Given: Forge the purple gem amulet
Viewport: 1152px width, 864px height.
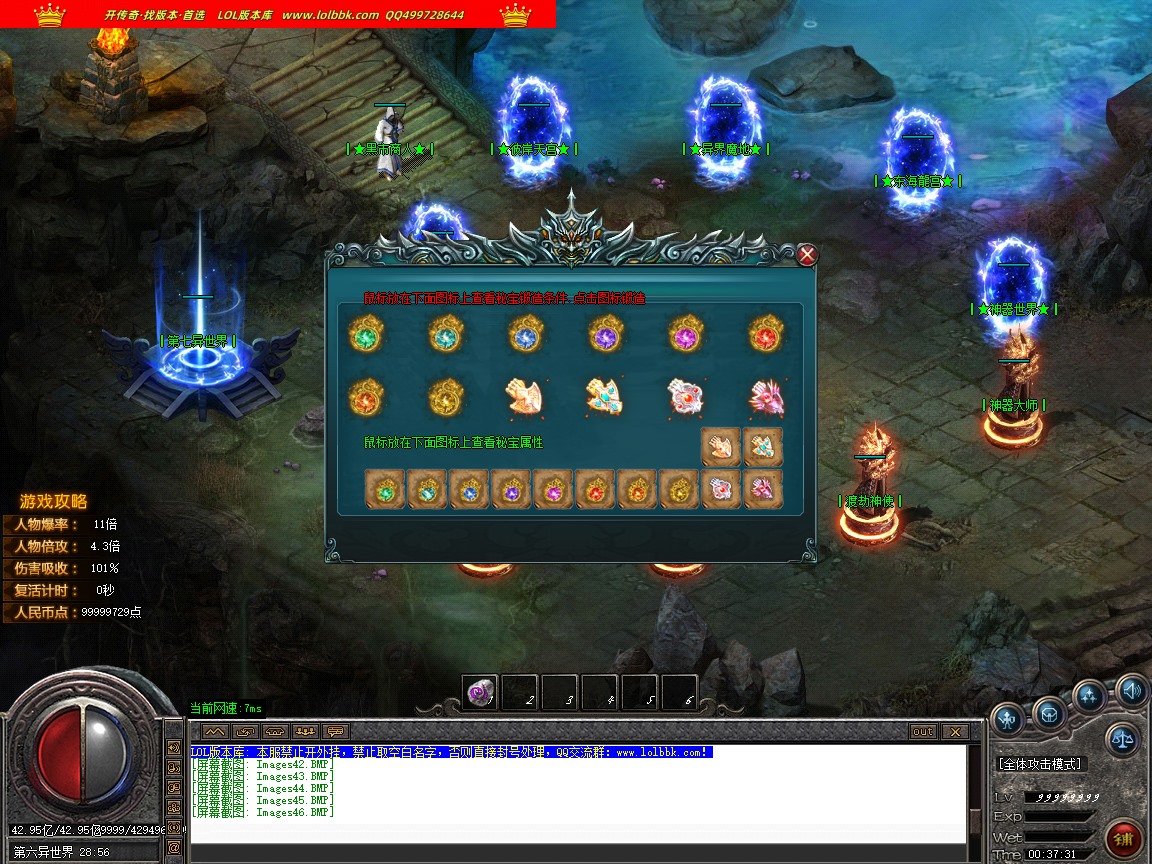Looking at the screenshot, I should click(x=606, y=333).
